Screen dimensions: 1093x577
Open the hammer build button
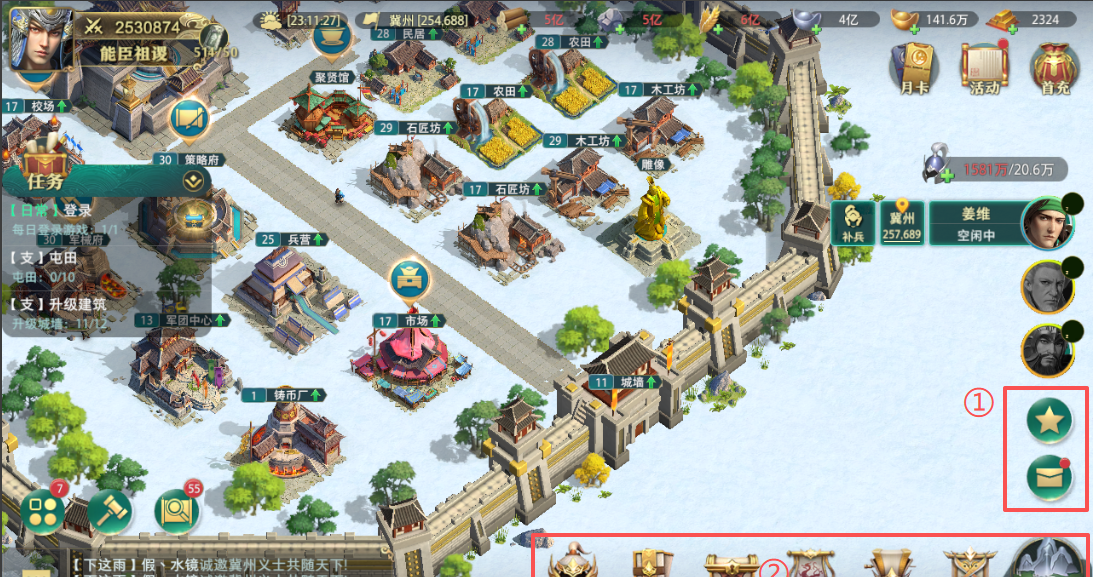(x=109, y=512)
